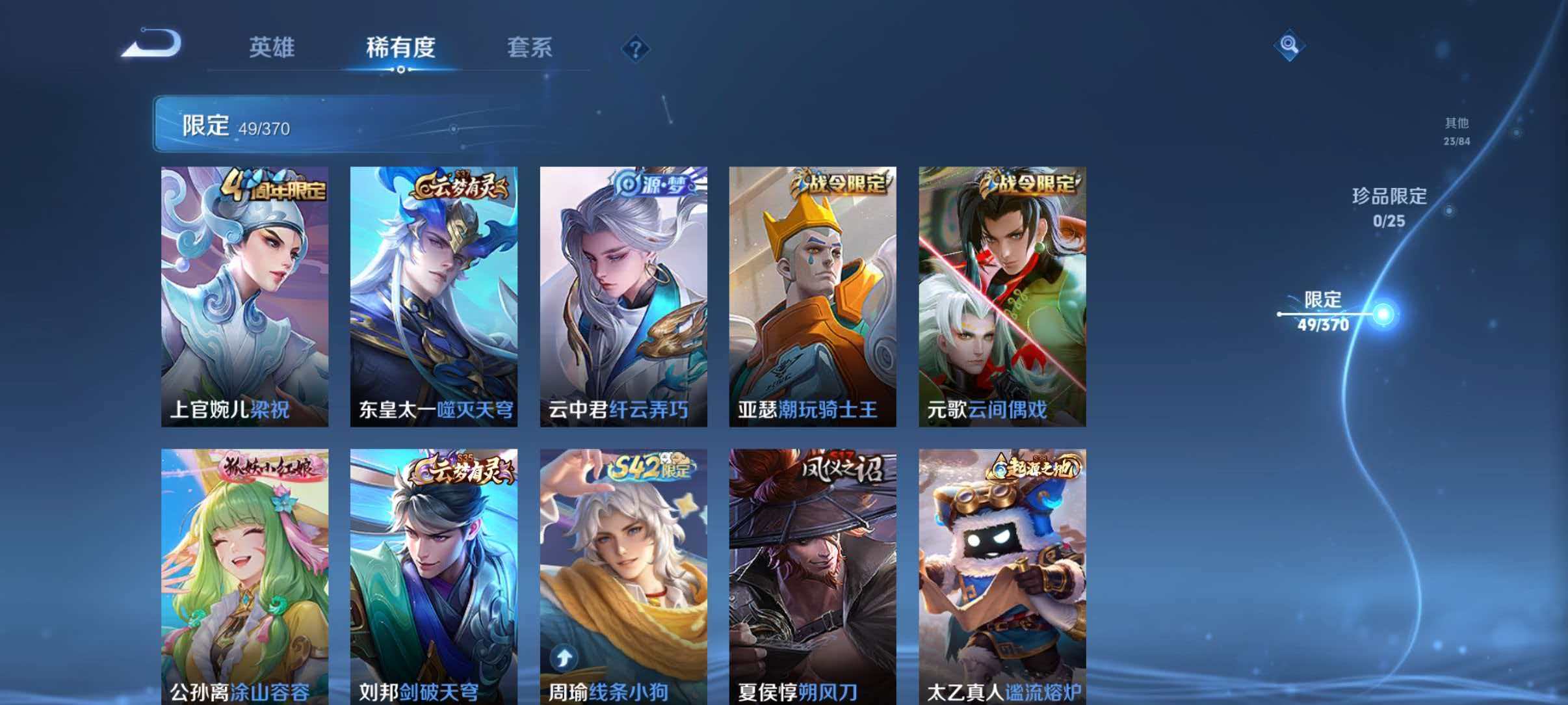Switch to the 套系 tab

(530, 47)
